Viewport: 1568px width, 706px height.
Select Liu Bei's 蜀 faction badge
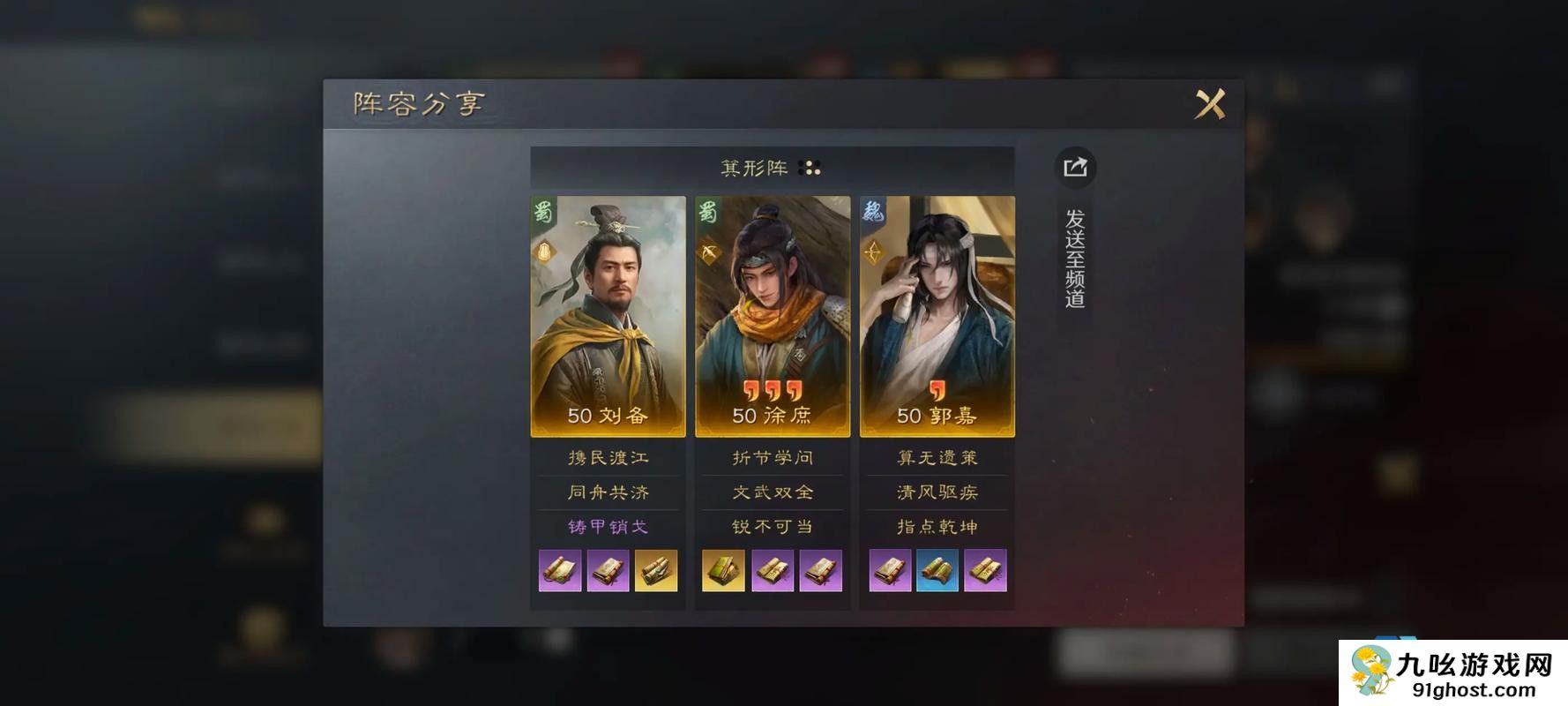click(542, 213)
